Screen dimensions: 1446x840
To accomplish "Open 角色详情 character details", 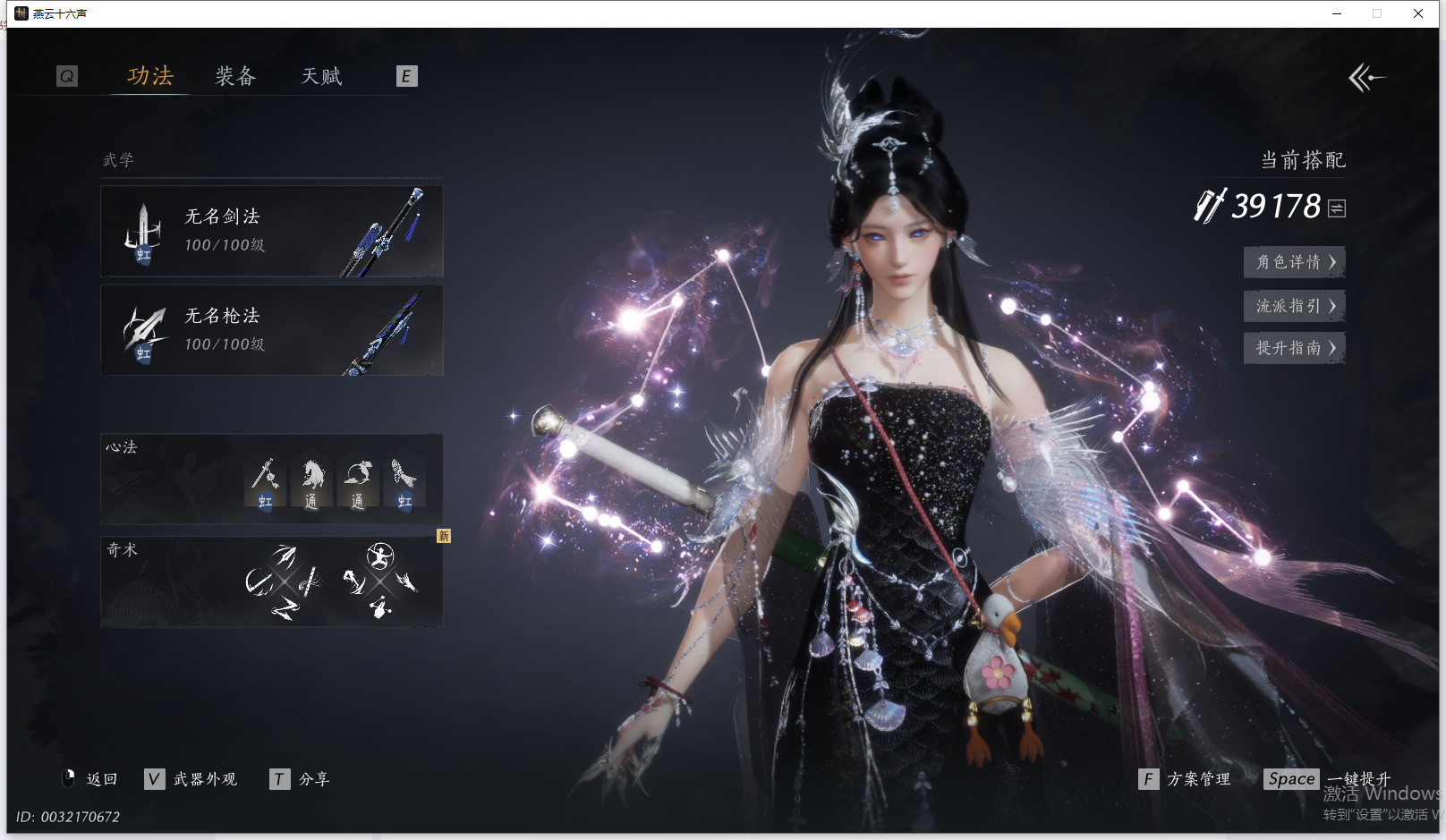I will tap(1294, 262).
